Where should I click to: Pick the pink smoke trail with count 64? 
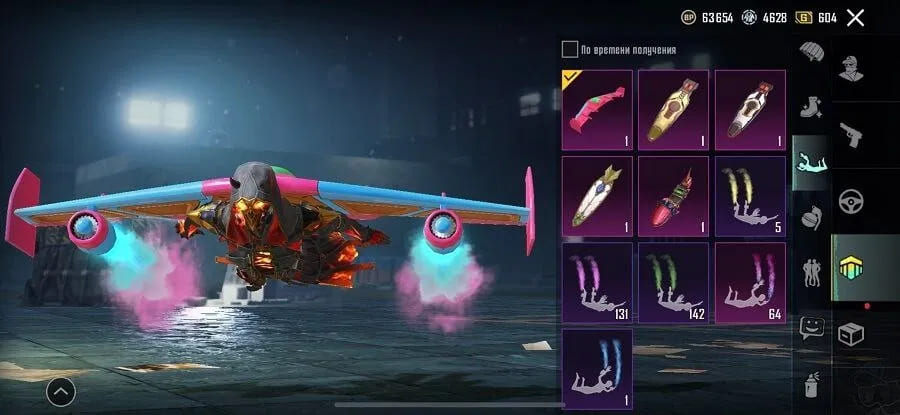click(749, 283)
